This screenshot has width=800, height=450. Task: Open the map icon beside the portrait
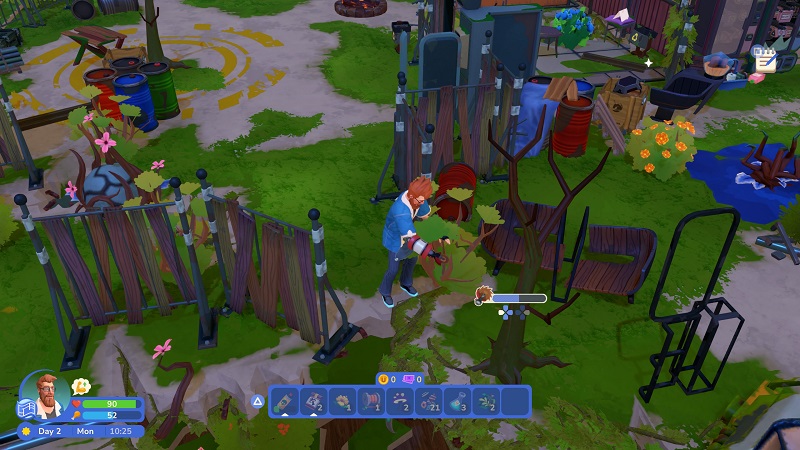click(x=26, y=408)
